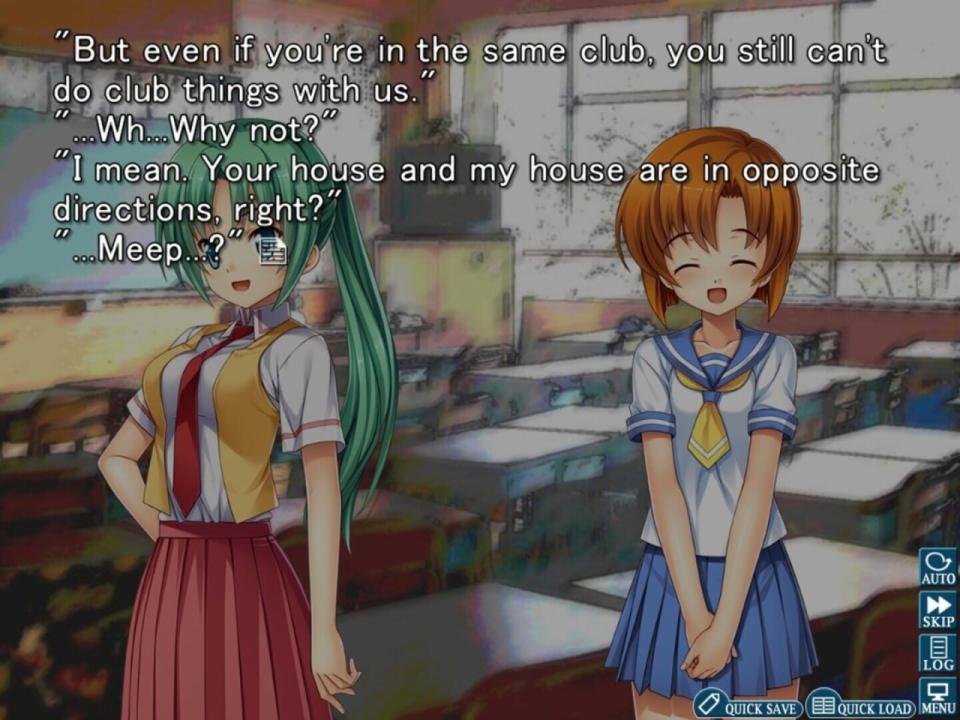The width and height of the screenshot is (960, 720).
Task: Click the Quick Save button
Action: coord(747,705)
